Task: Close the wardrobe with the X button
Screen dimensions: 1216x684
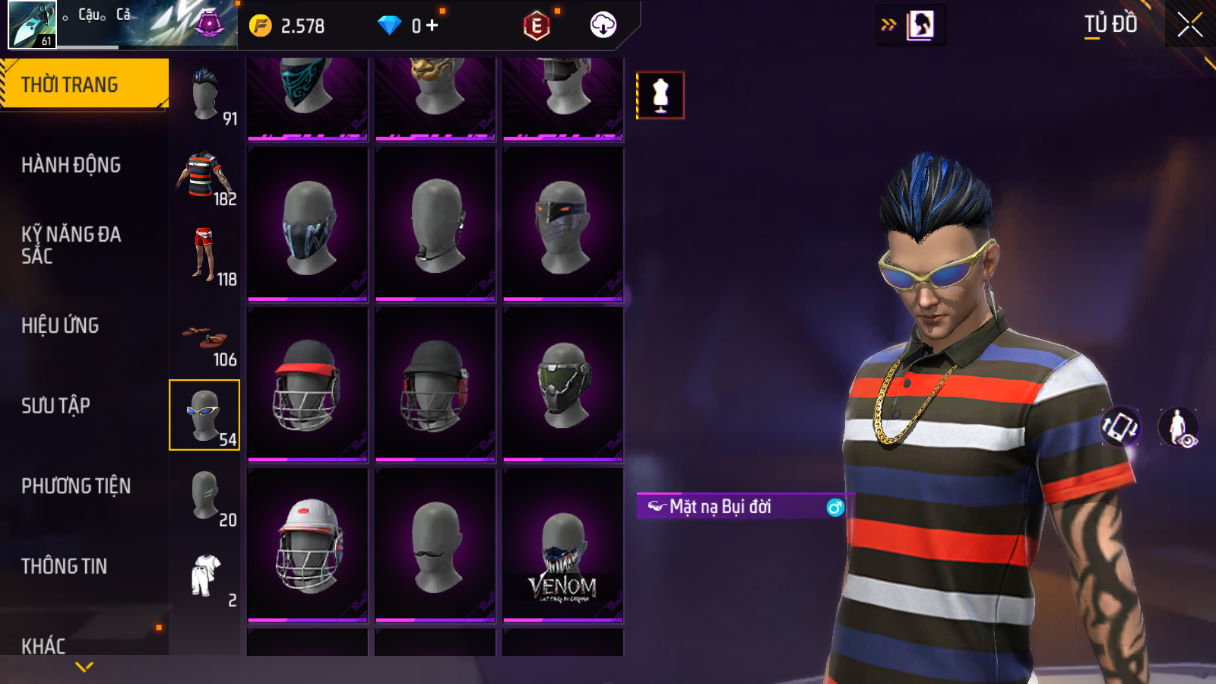Action: click(1189, 25)
